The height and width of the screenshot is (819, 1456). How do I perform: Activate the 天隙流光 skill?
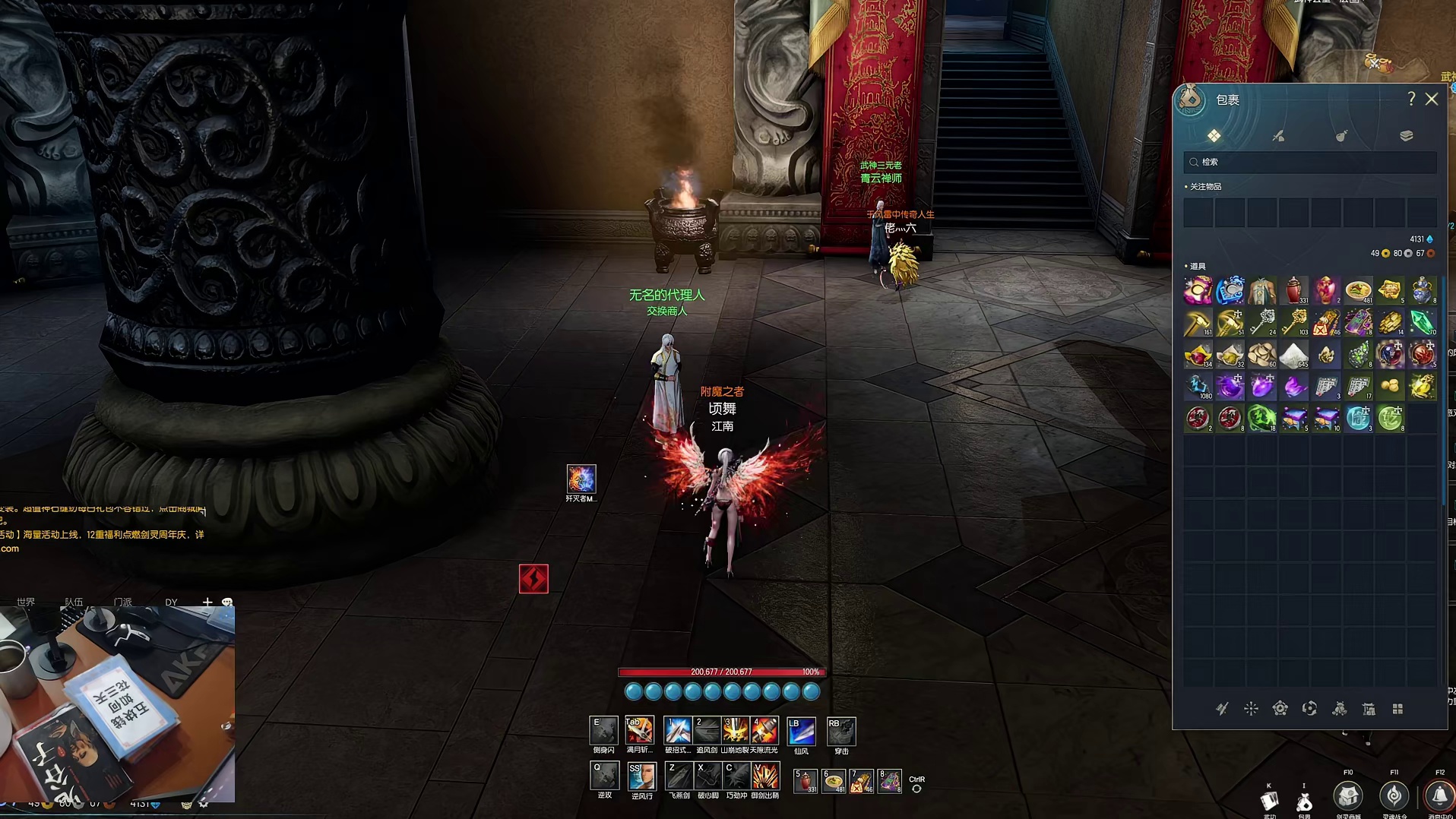[764, 731]
